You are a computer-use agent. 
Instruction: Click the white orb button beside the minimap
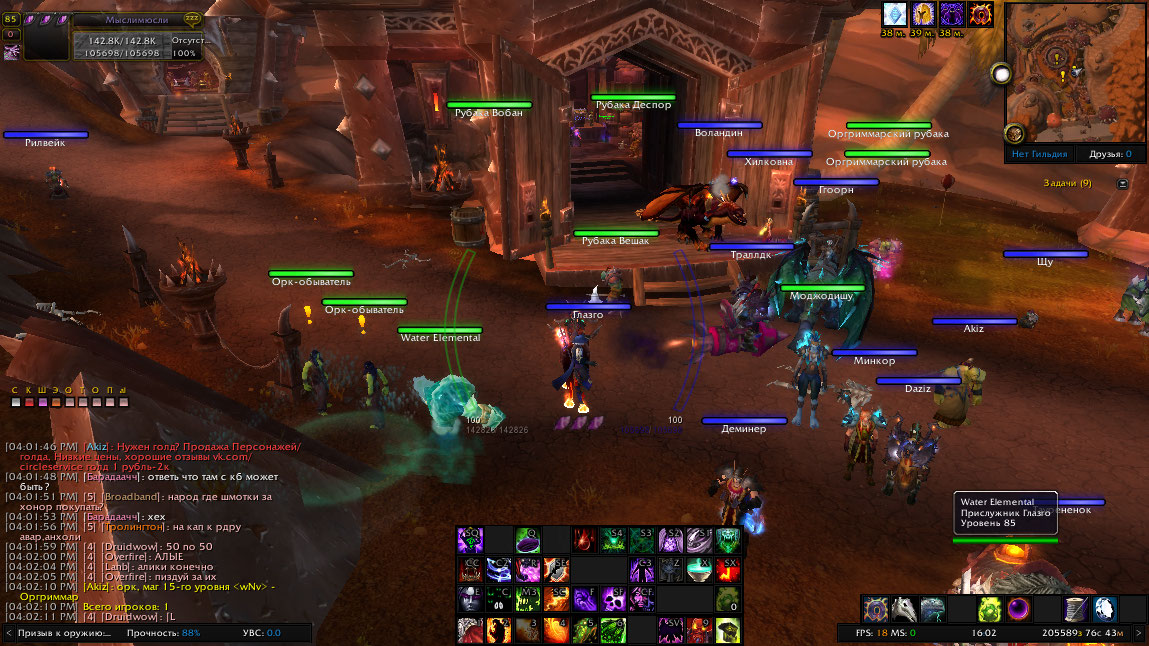[x=1001, y=73]
